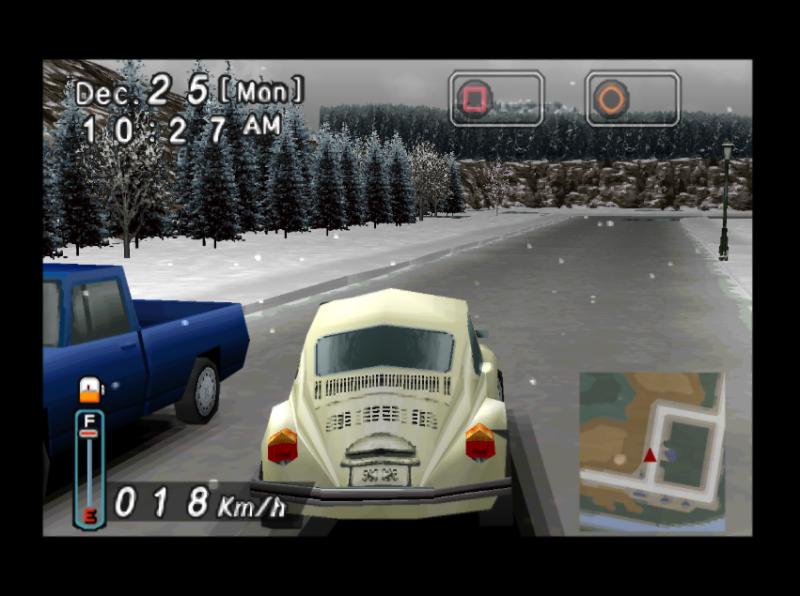Click the fuel pump icon

pyautogui.click(x=90, y=390)
